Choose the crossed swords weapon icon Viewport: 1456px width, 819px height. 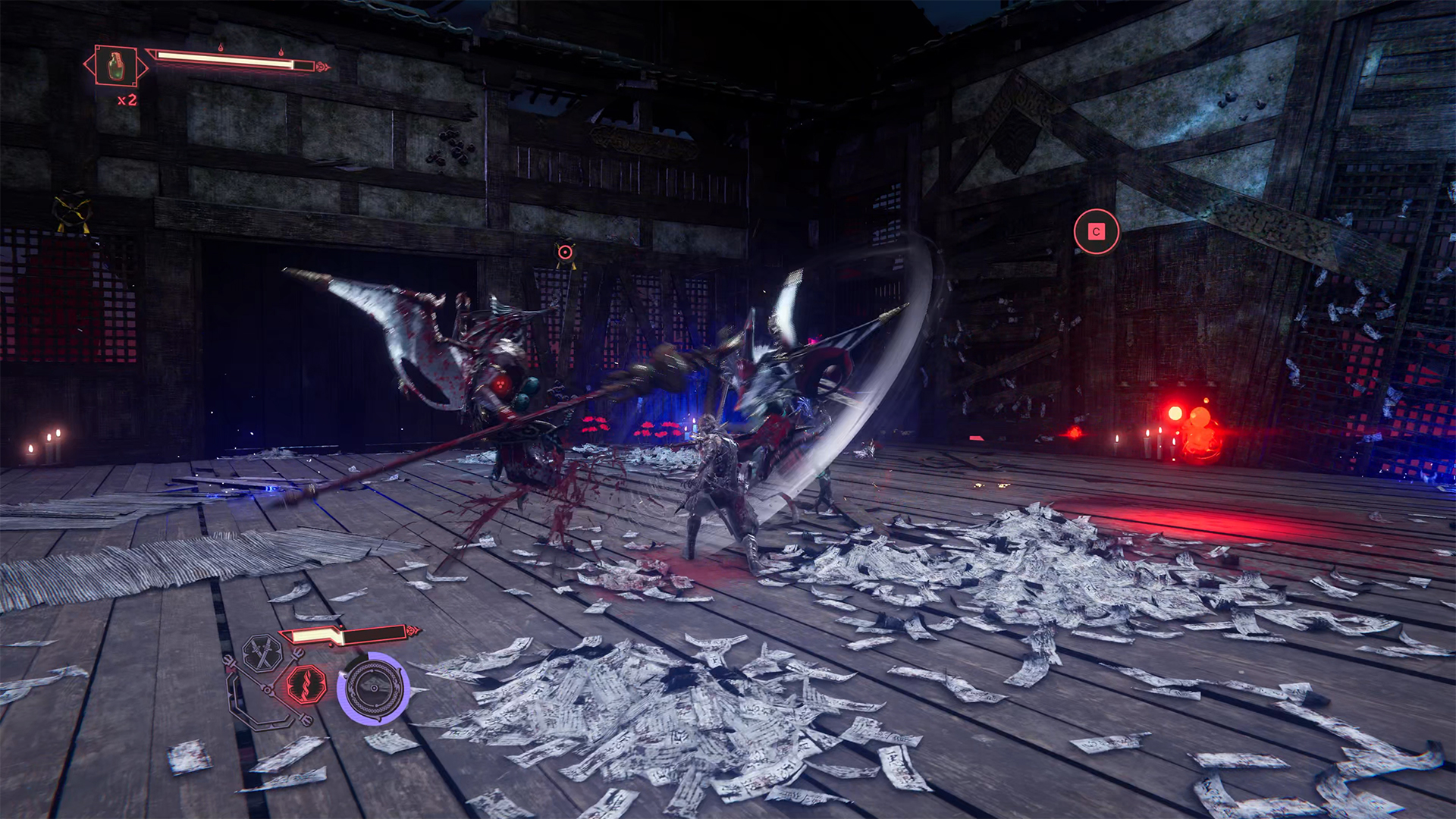262,654
